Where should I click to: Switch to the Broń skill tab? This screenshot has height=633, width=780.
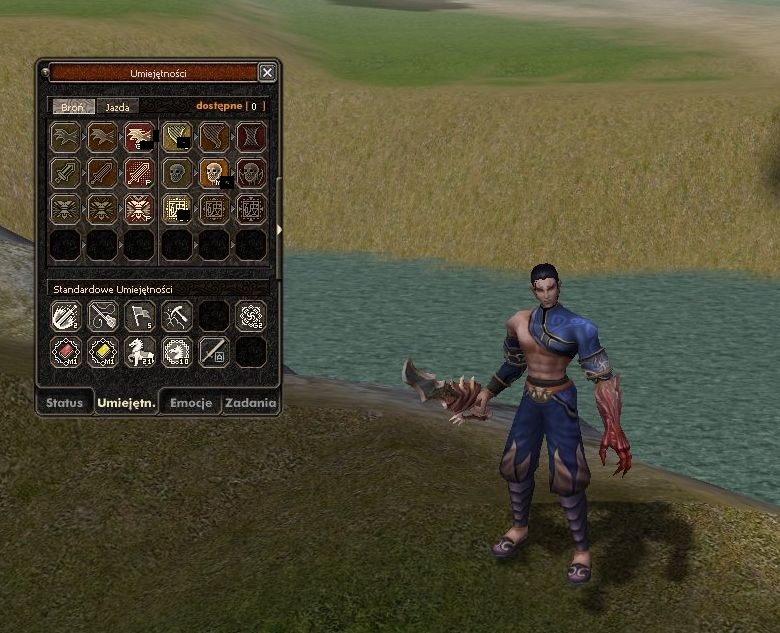[73, 106]
